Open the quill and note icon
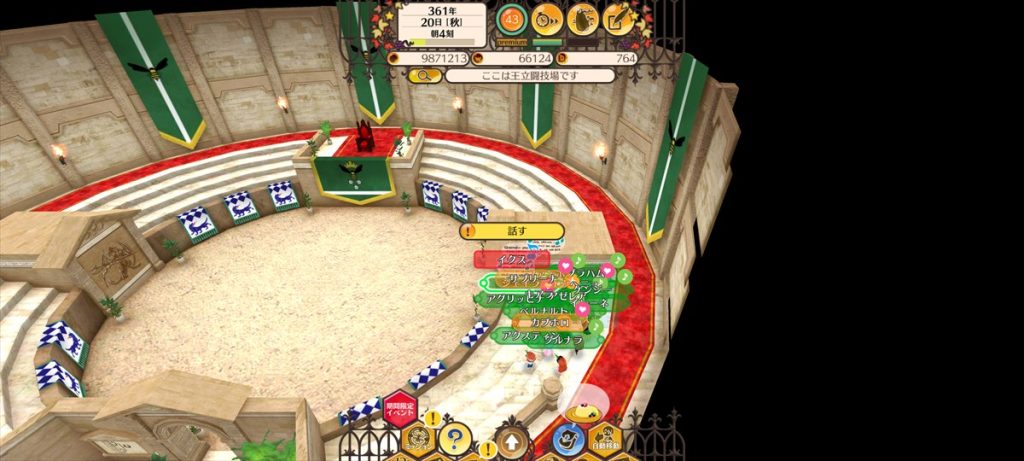 [x=619, y=18]
